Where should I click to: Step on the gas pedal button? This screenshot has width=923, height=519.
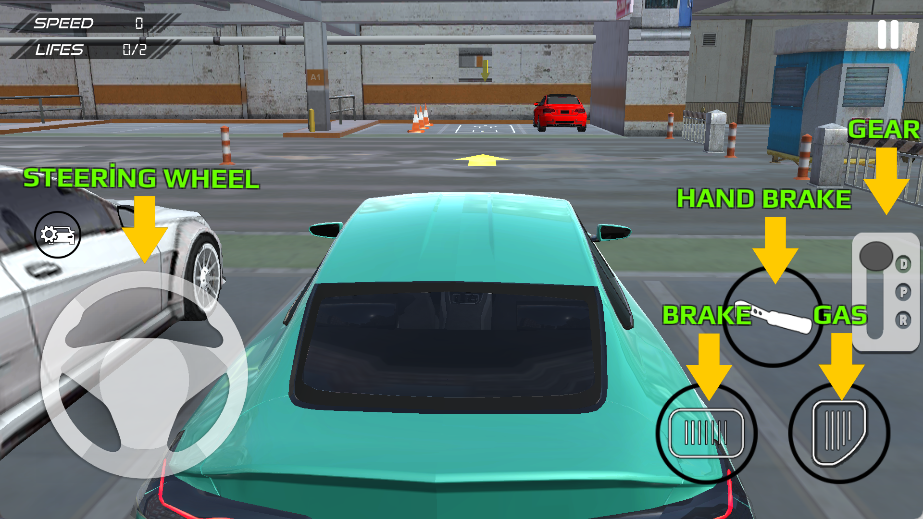coord(838,433)
